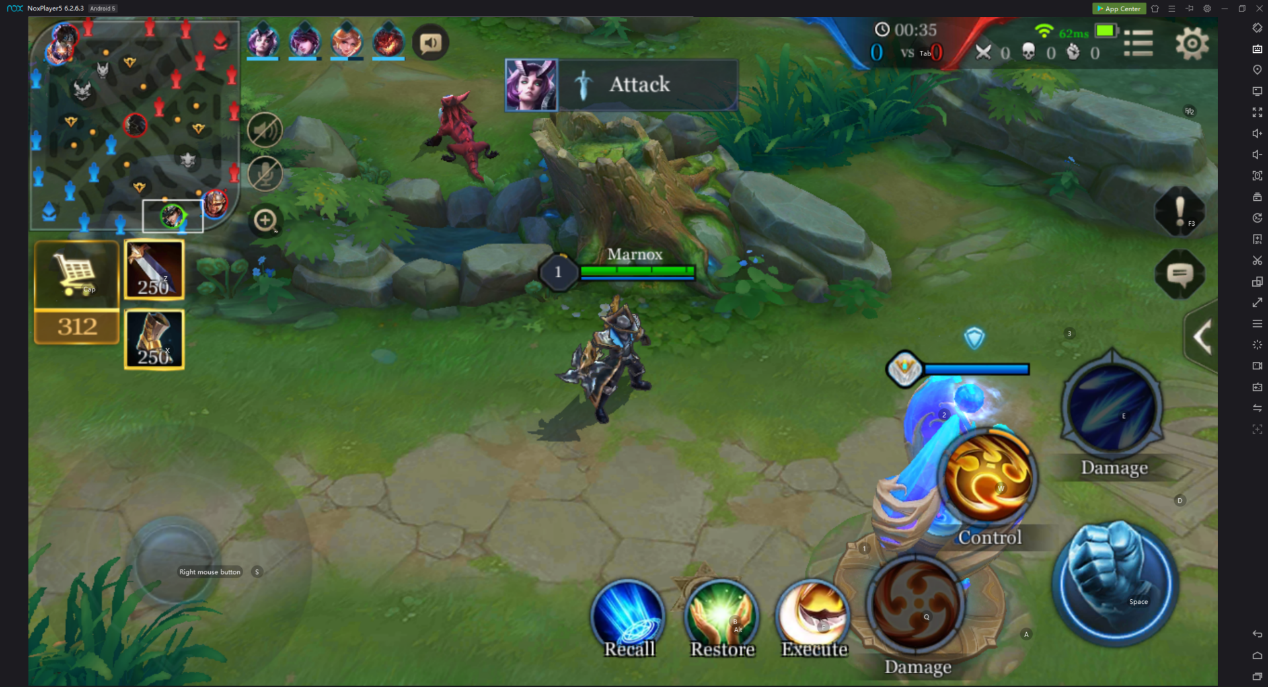Open the minimap
The height and width of the screenshot is (687, 1268).
[x=134, y=121]
